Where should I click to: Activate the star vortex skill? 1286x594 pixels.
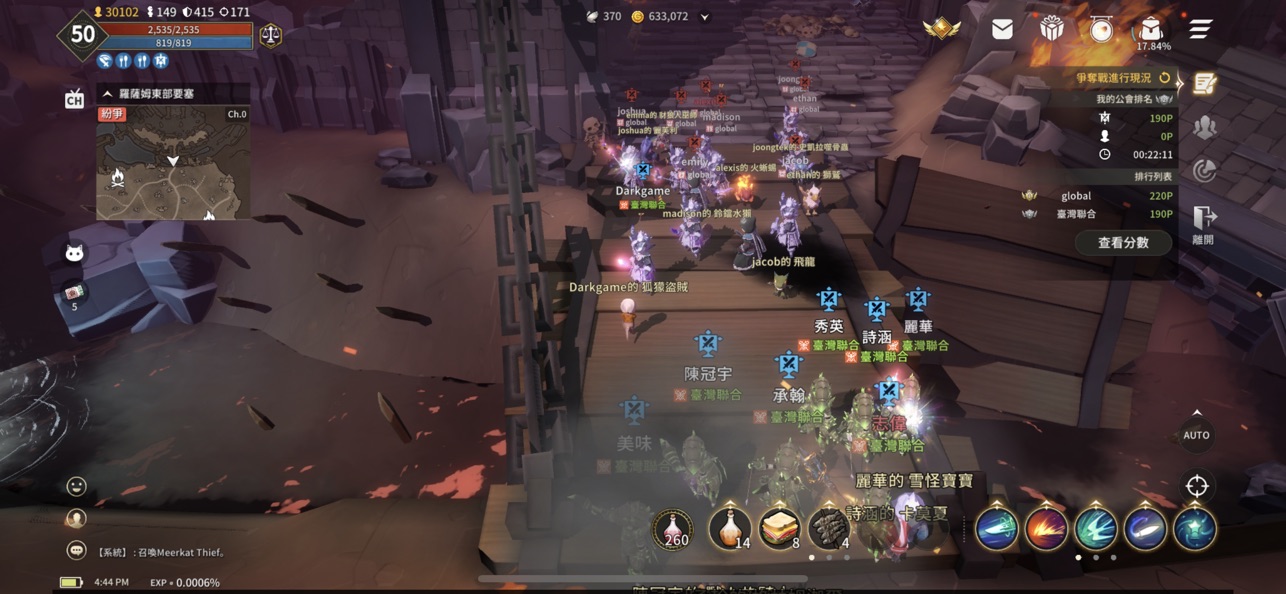coord(1195,529)
